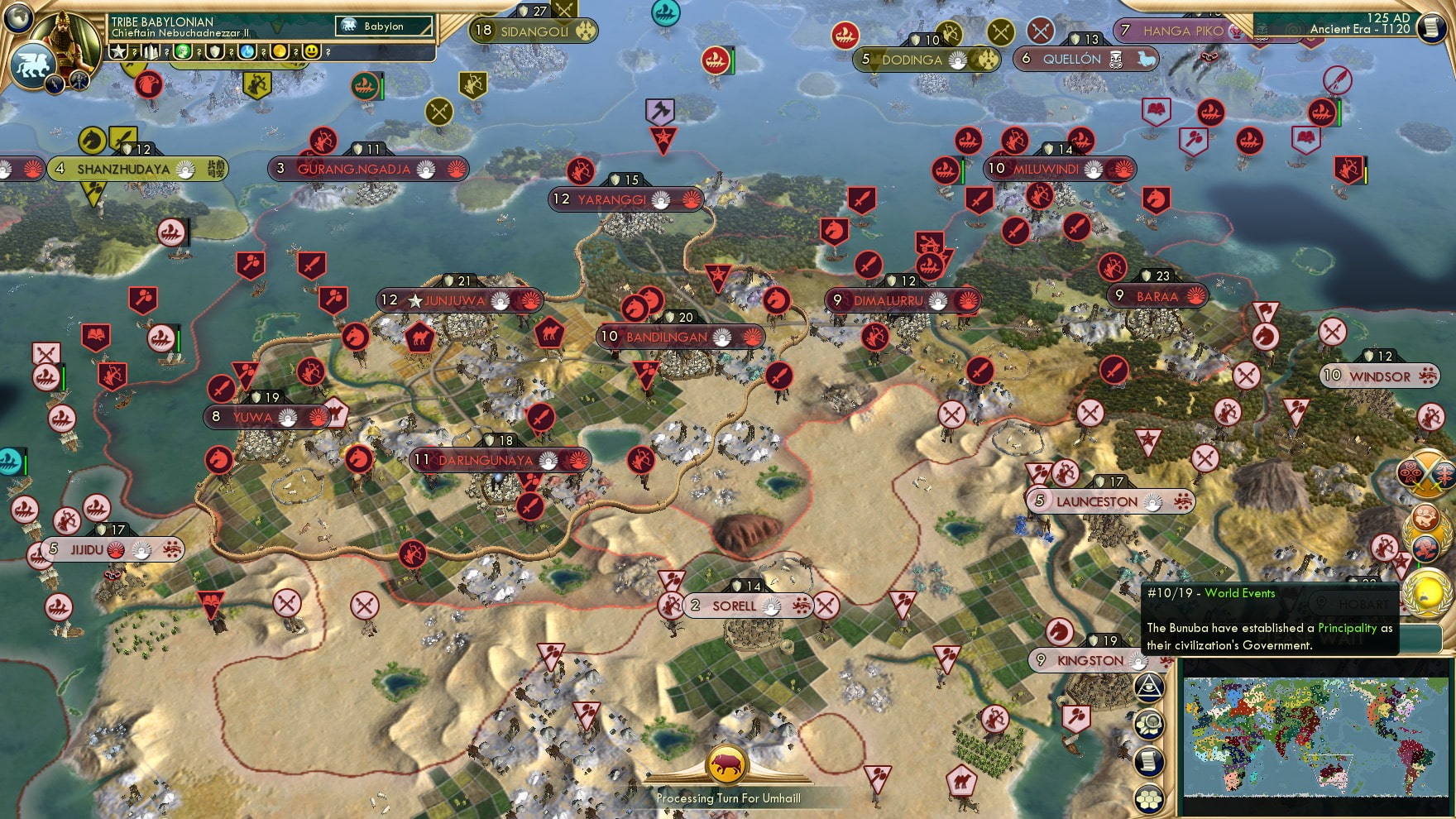Select the Junjuwa city banner
The width and height of the screenshot is (1456, 819).
[x=455, y=301]
